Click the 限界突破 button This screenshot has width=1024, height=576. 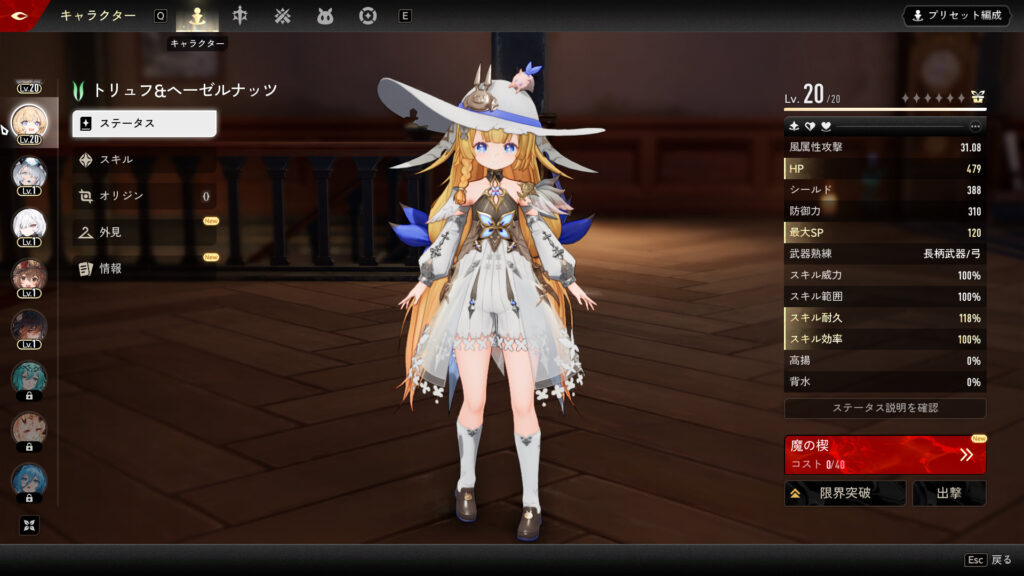pos(845,493)
